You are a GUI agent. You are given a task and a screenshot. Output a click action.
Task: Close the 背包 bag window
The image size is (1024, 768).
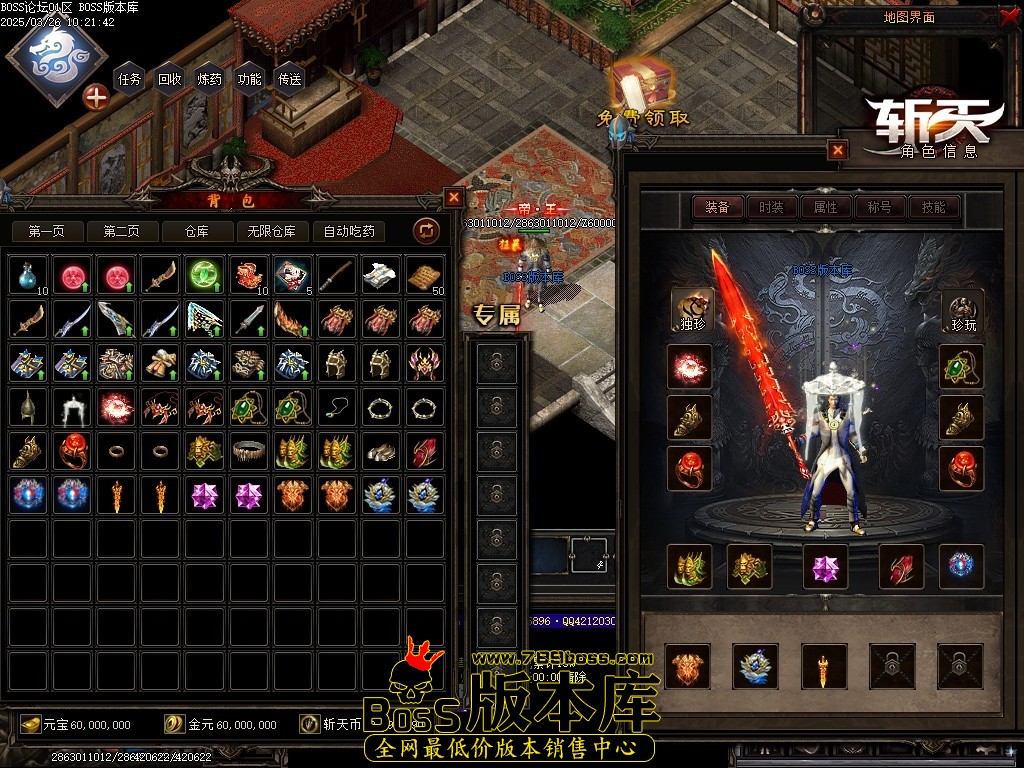(454, 198)
